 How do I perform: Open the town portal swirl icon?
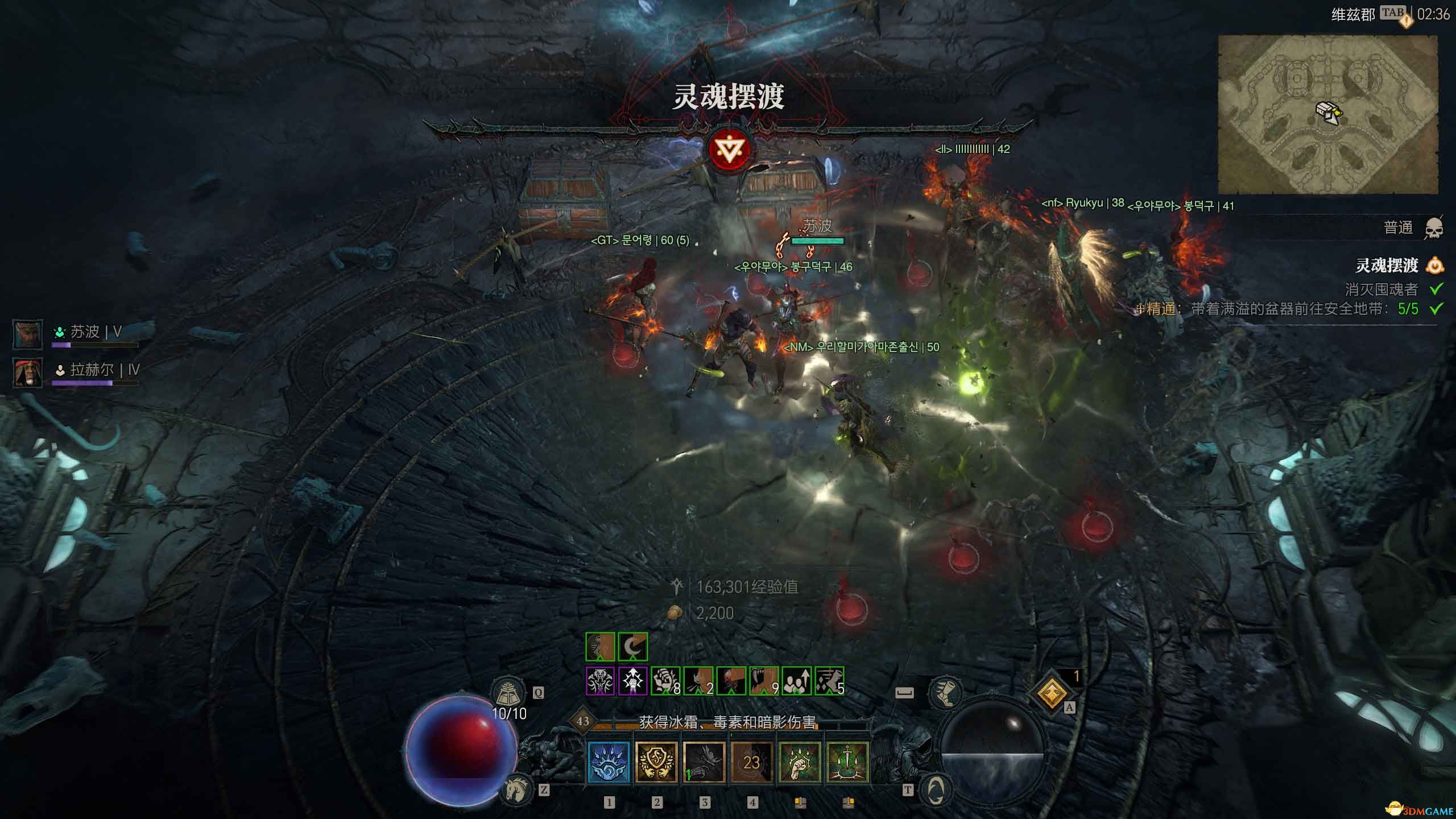pyautogui.click(x=936, y=789)
